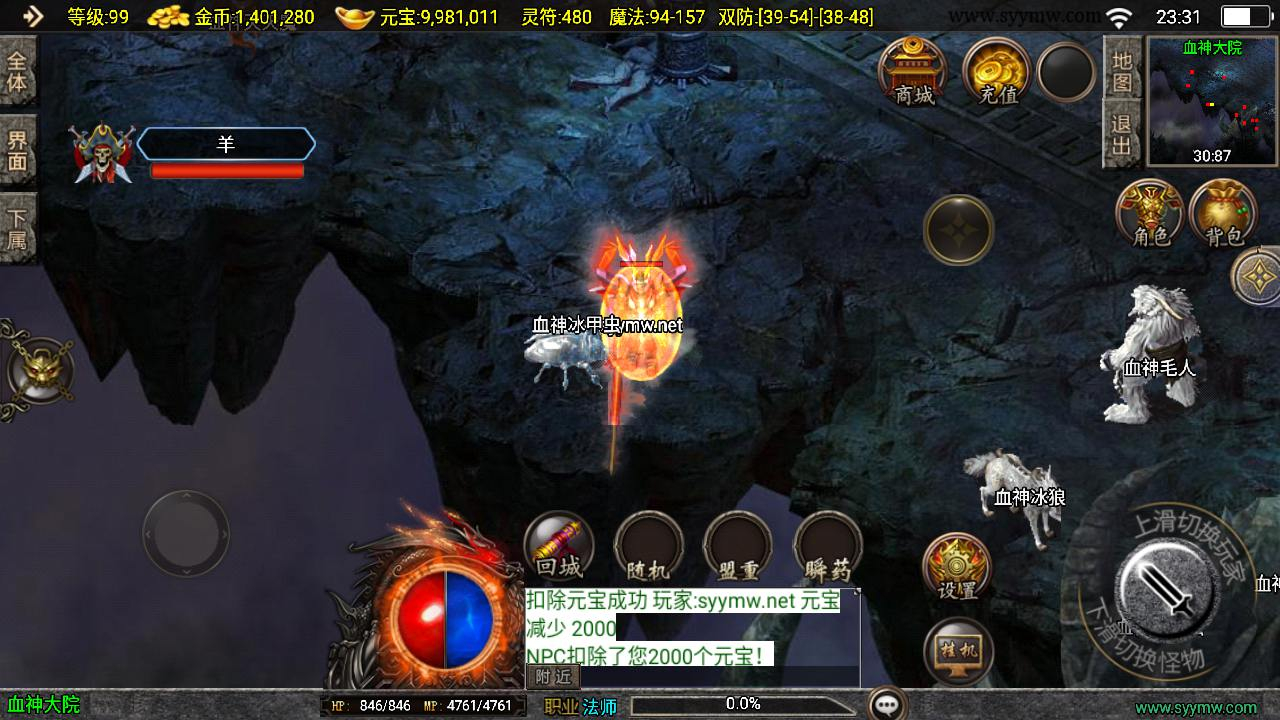Open the 地图 map
Image resolution: width=1280 pixels, height=720 pixels.
click(x=1122, y=69)
